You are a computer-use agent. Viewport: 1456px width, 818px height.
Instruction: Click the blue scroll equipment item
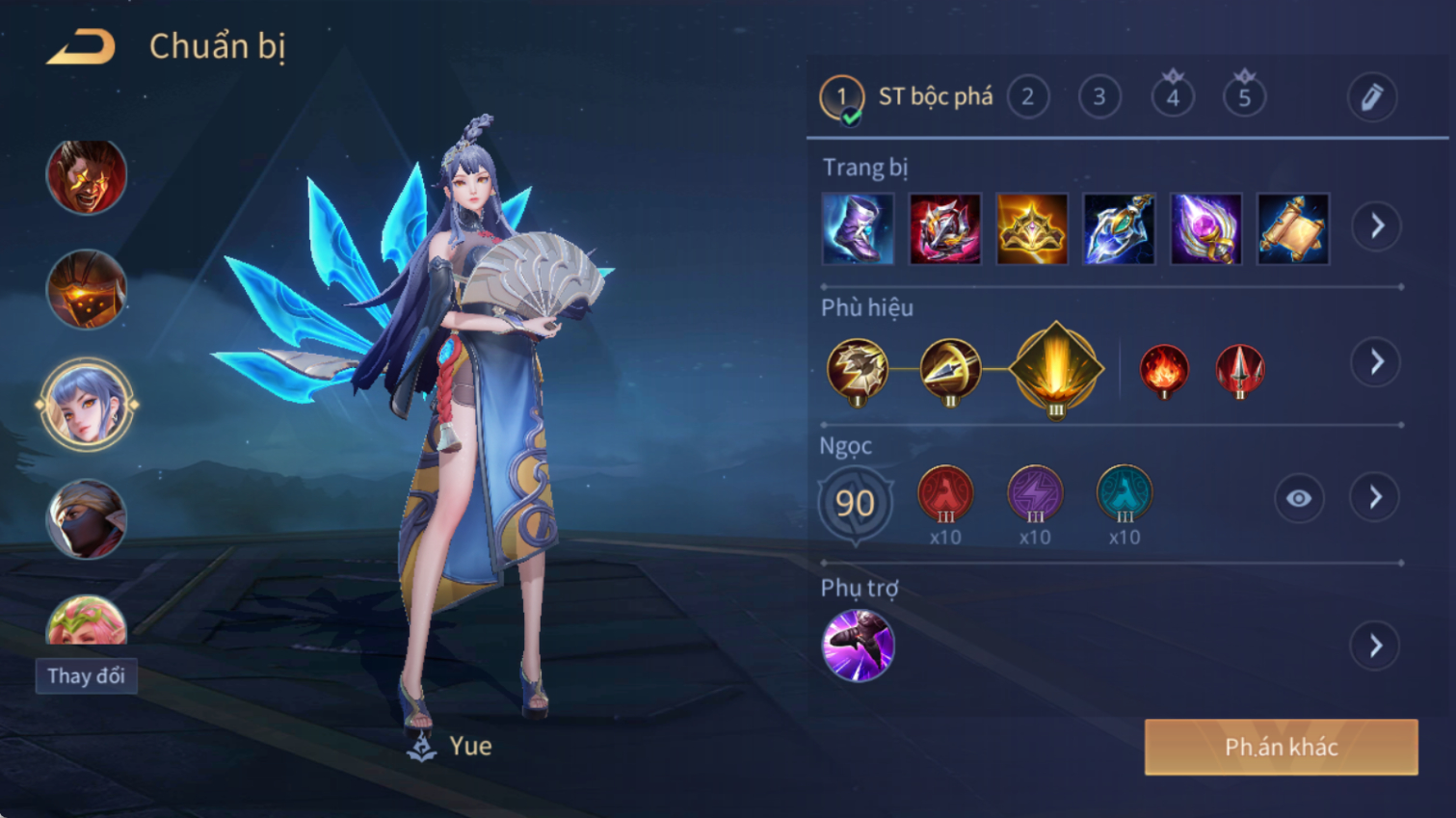(x=1292, y=229)
